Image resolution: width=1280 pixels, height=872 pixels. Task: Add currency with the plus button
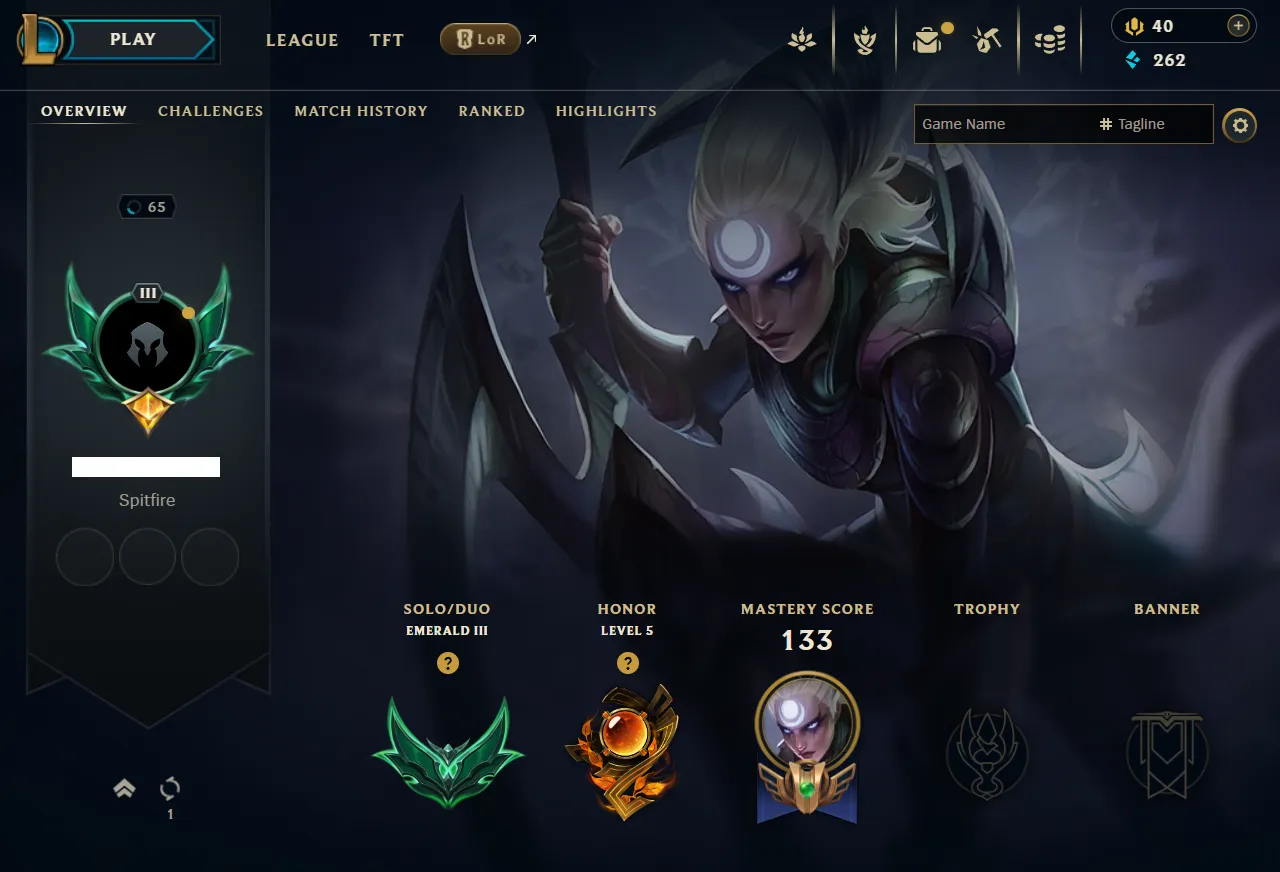[x=1238, y=26]
